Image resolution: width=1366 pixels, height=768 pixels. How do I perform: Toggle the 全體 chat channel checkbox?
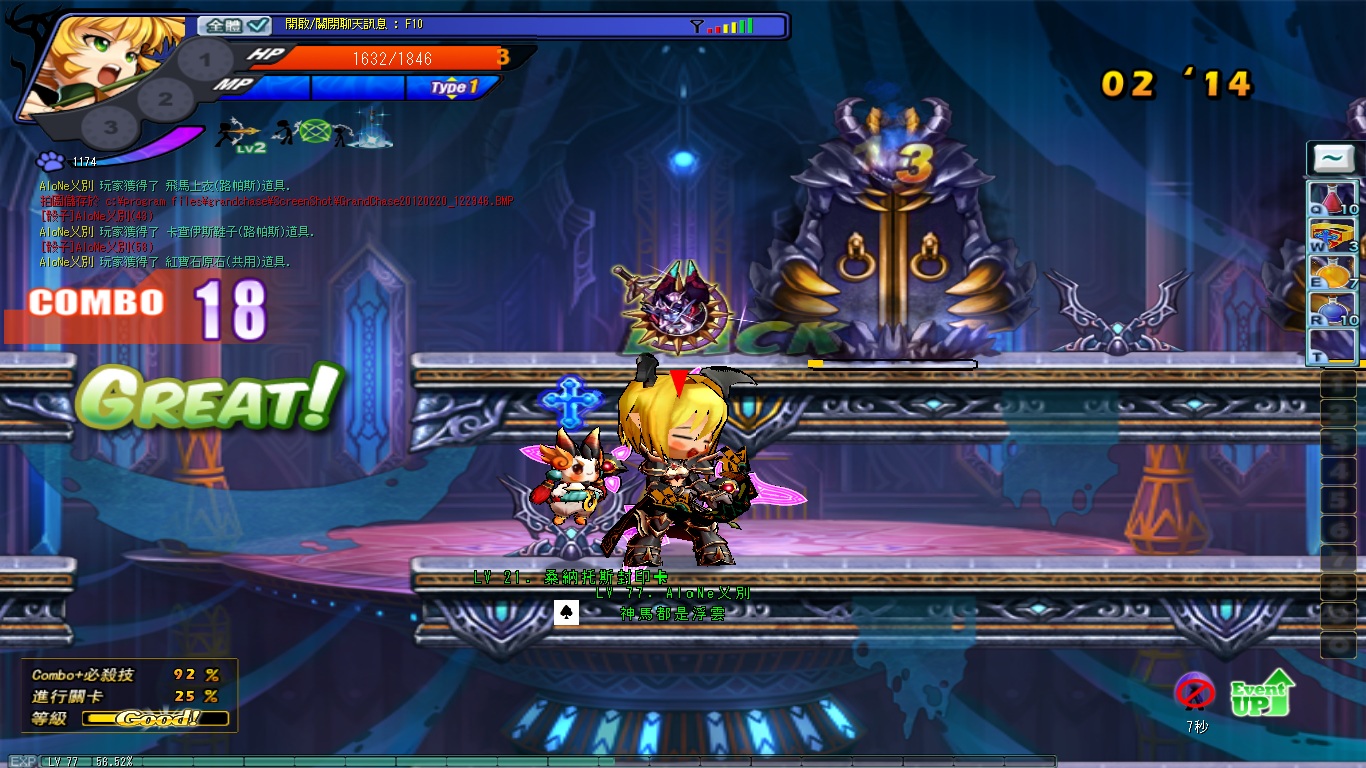[x=259, y=25]
